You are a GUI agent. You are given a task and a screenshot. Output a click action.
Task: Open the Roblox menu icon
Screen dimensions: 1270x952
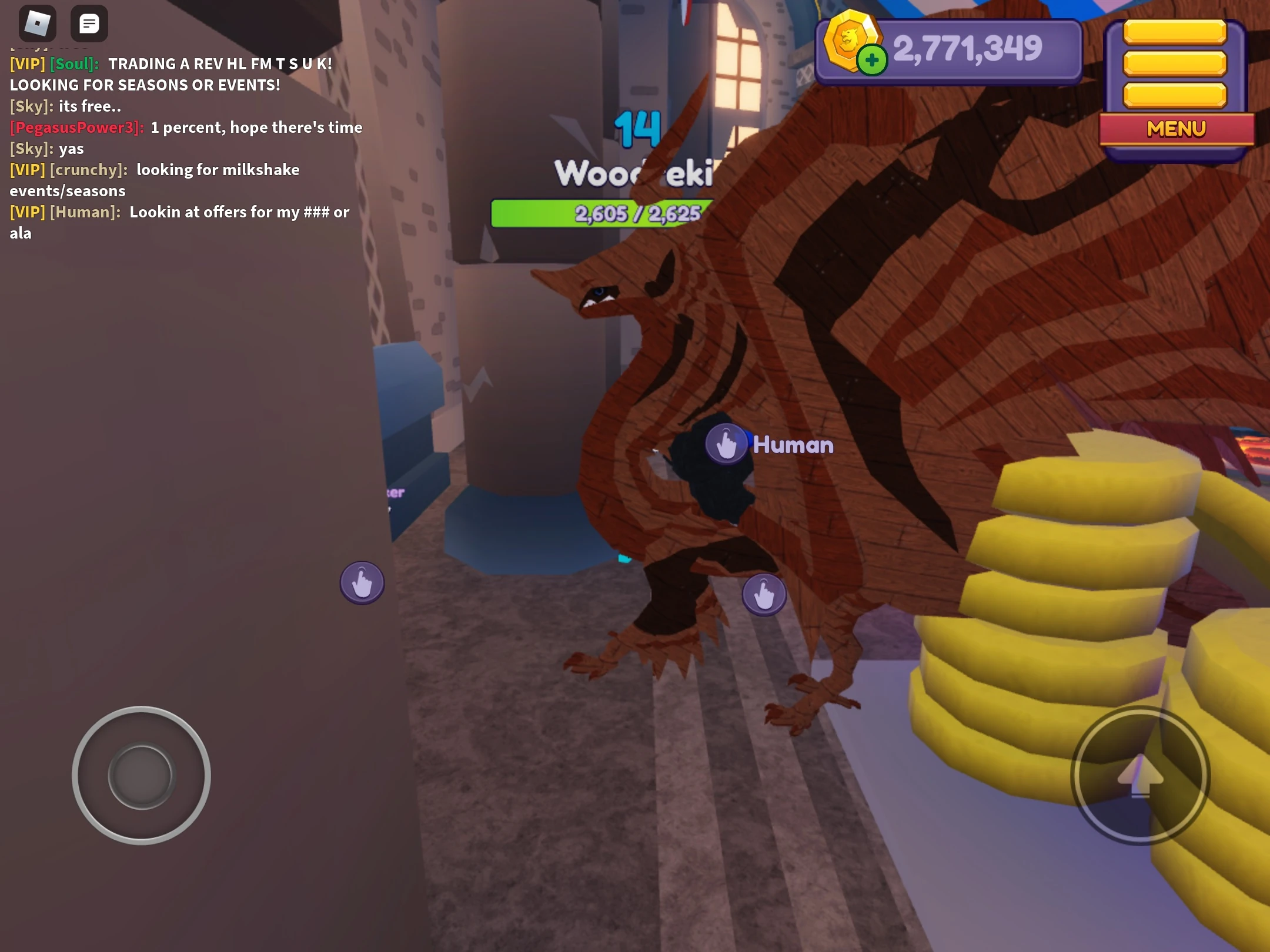(x=36, y=24)
